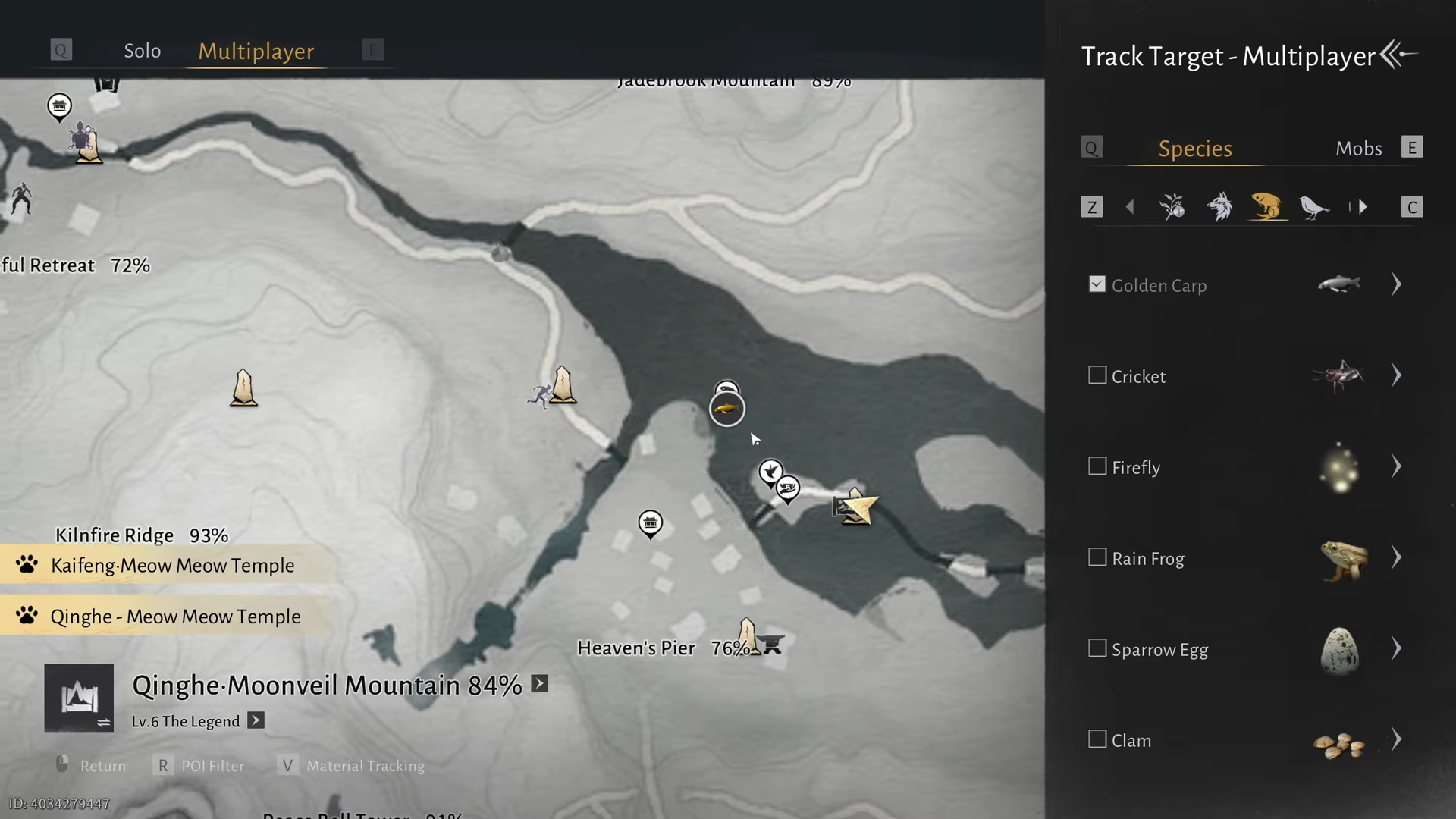Image resolution: width=1456 pixels, height=819 pixels.
Task: Choose the wolf species category icon
Action: pos(1219,206)
